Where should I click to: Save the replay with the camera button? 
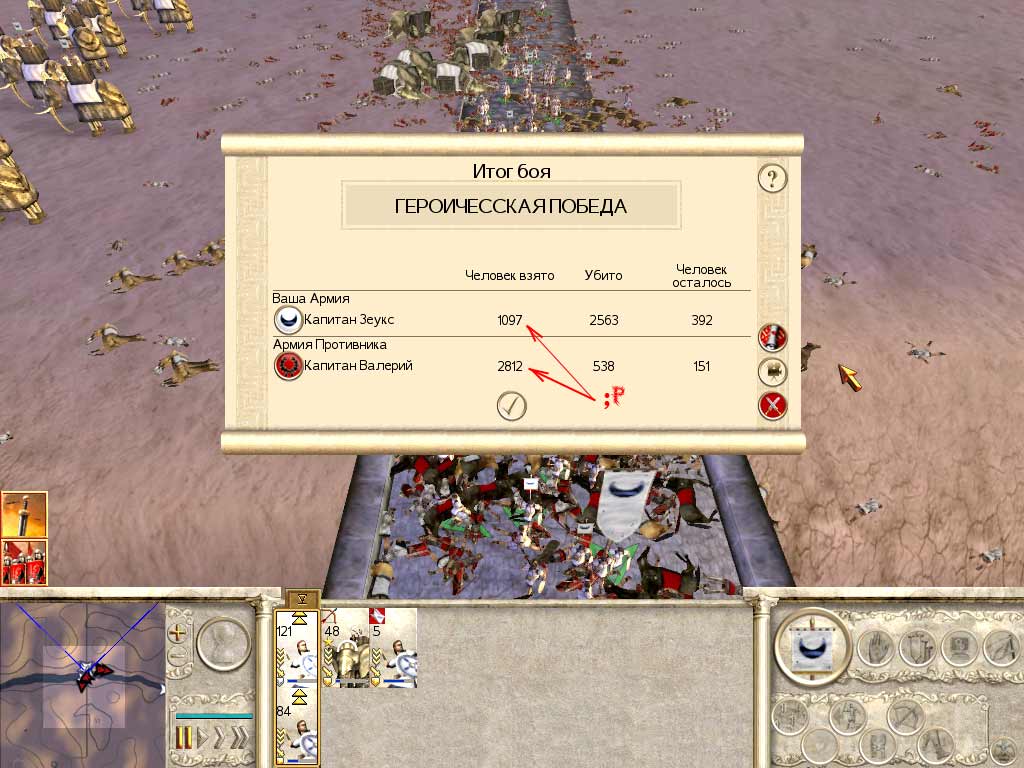[772, 372]
